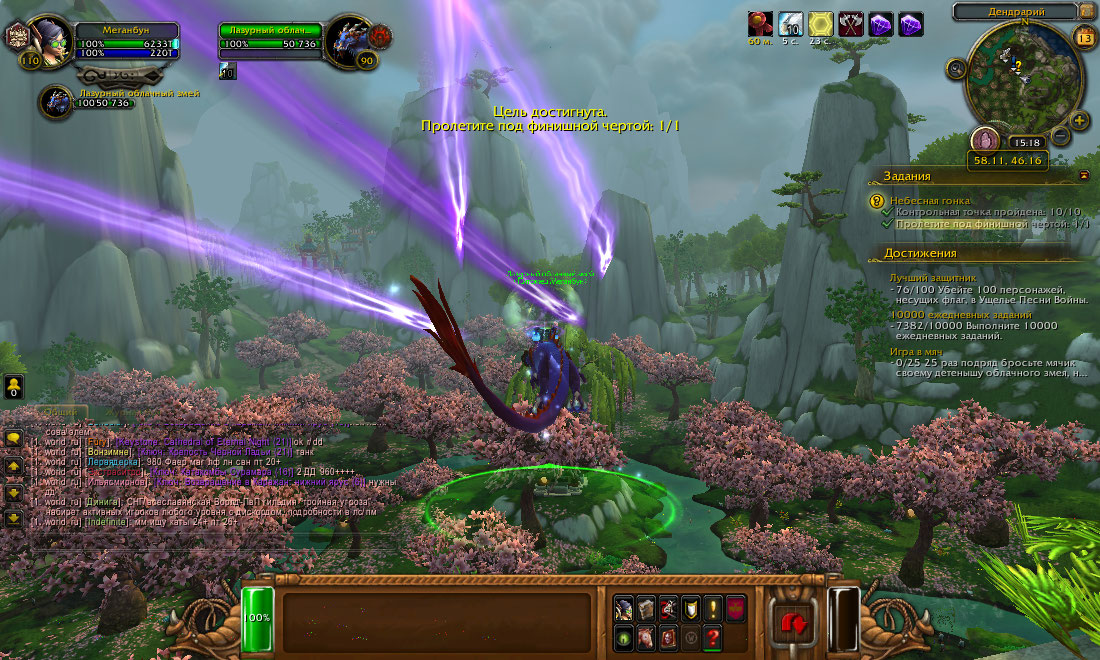Open the red question mark help button

coord(711,638)
